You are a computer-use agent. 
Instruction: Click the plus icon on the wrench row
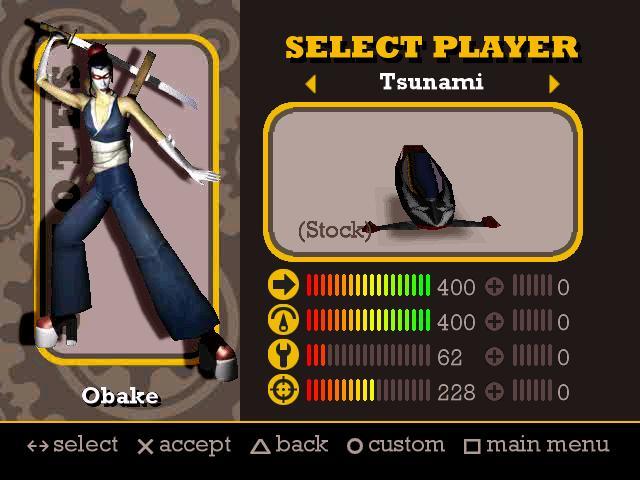click(494, 356)
